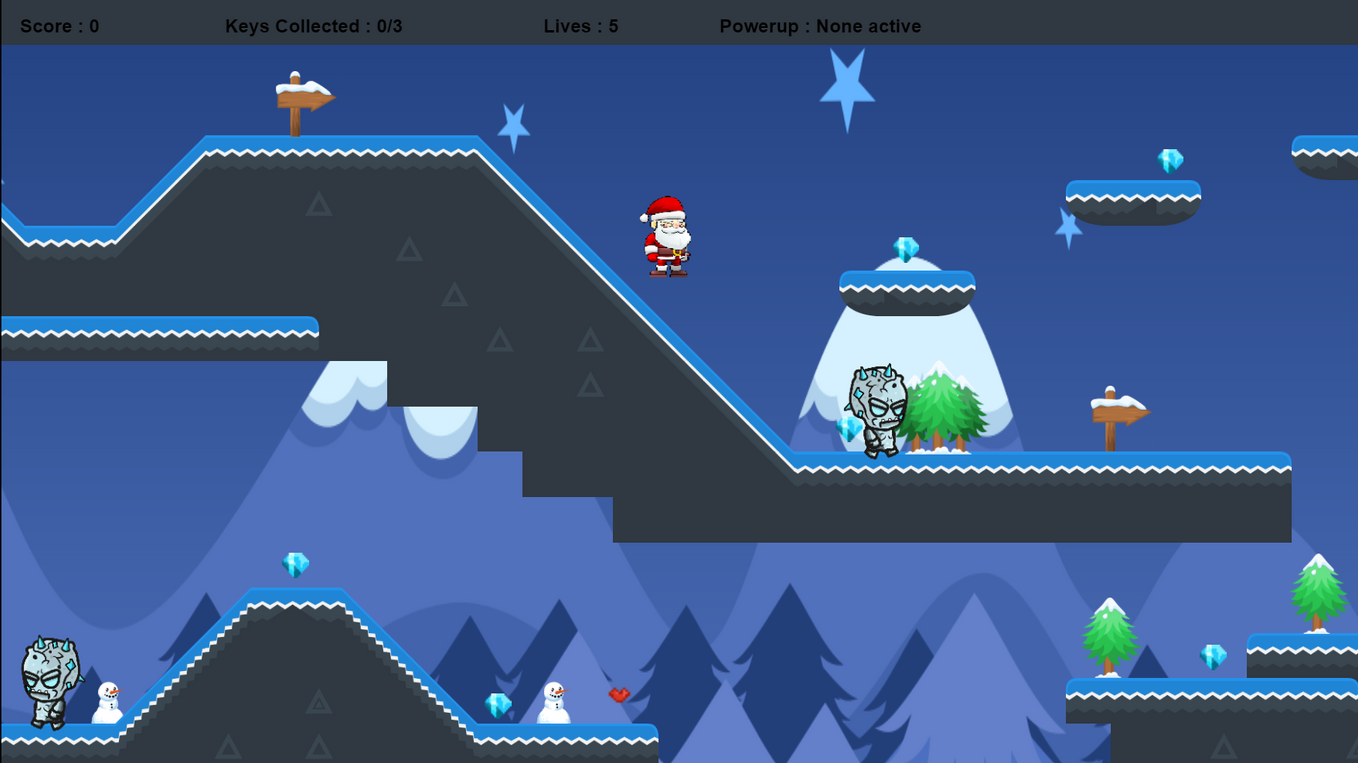Click the Keys Collected 0/3 indicator

click(315, 26)
